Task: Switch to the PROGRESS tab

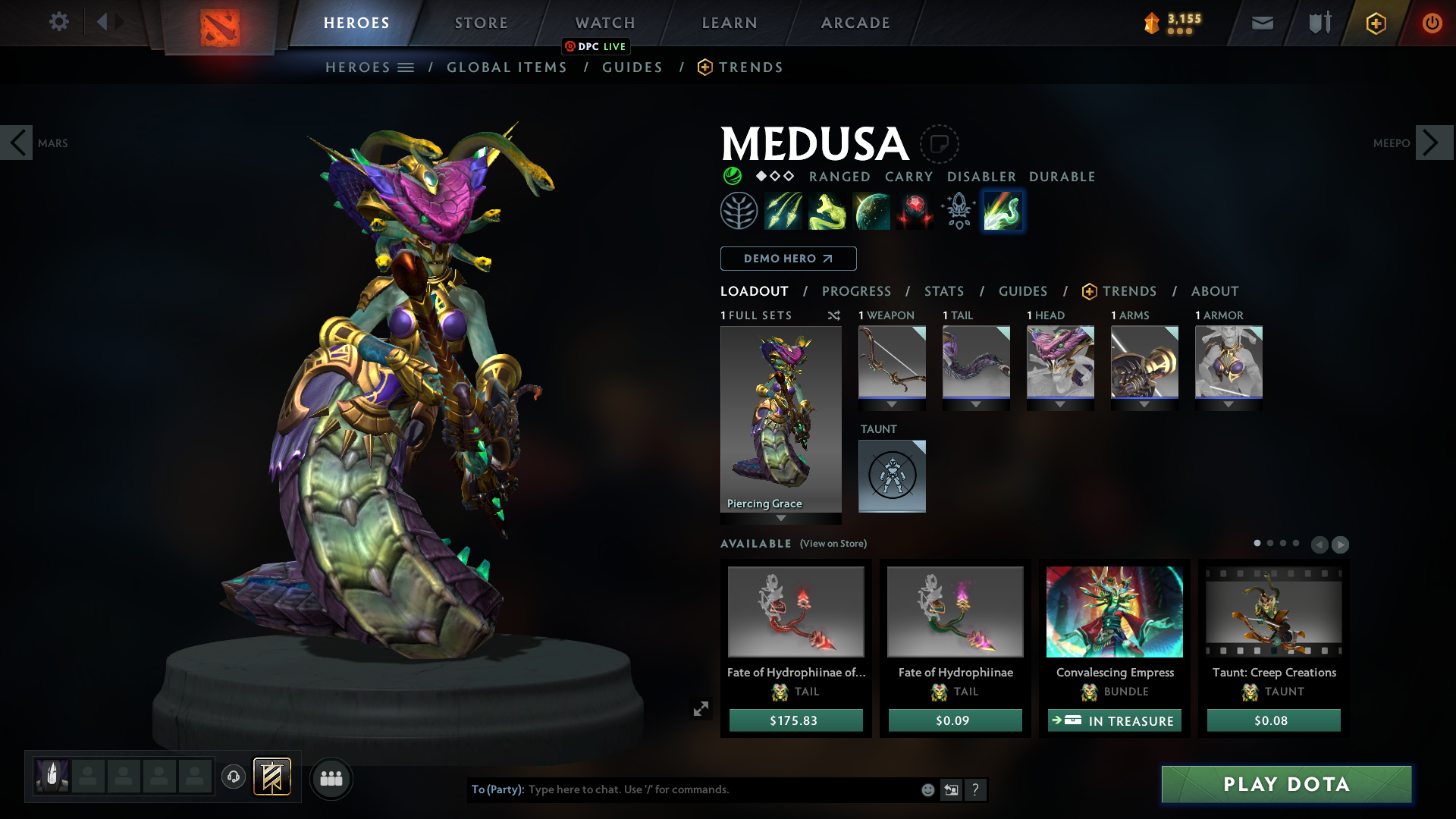Action: point(857,291)
